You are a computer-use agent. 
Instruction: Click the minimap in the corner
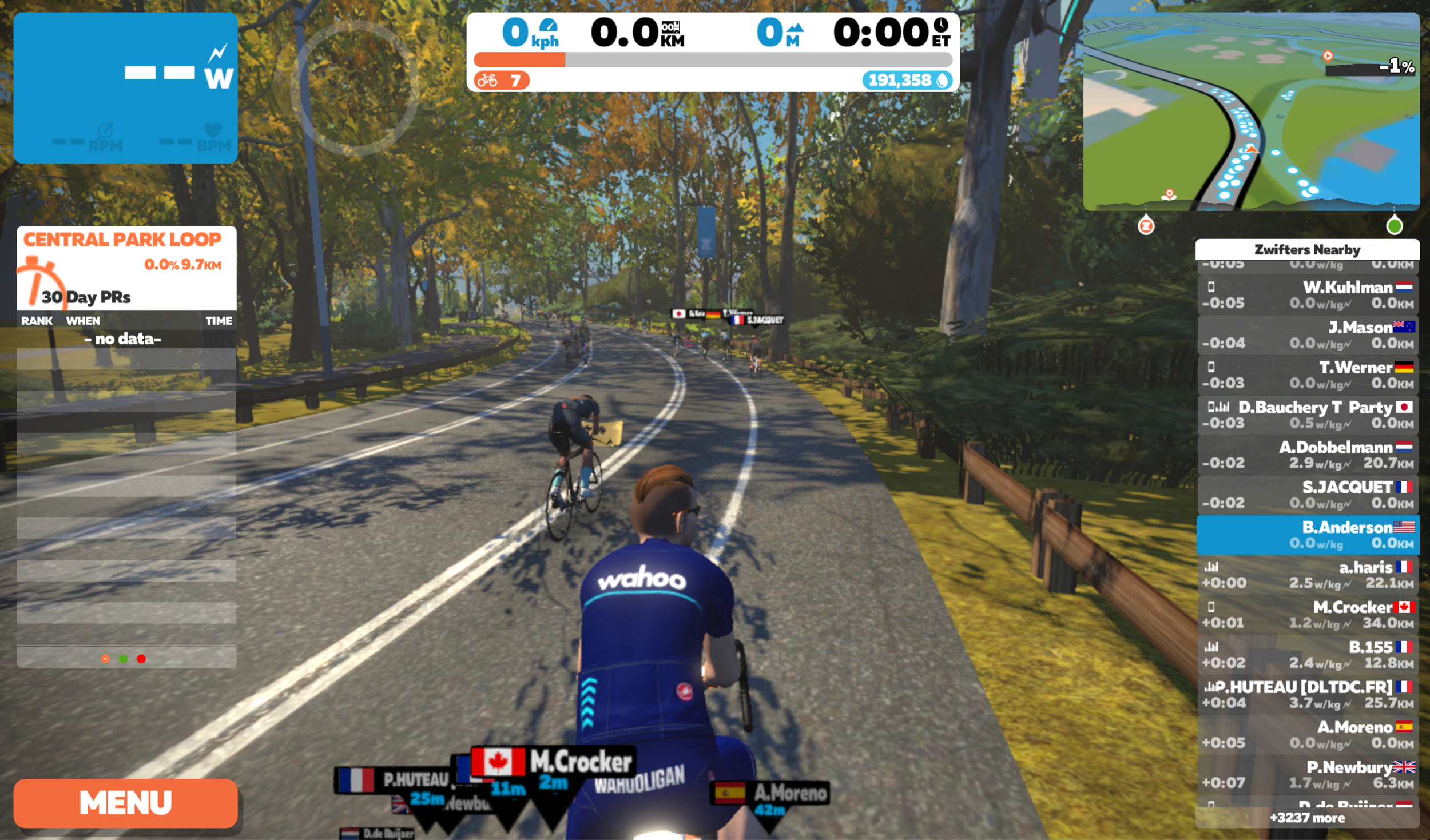click(1251, 112)
